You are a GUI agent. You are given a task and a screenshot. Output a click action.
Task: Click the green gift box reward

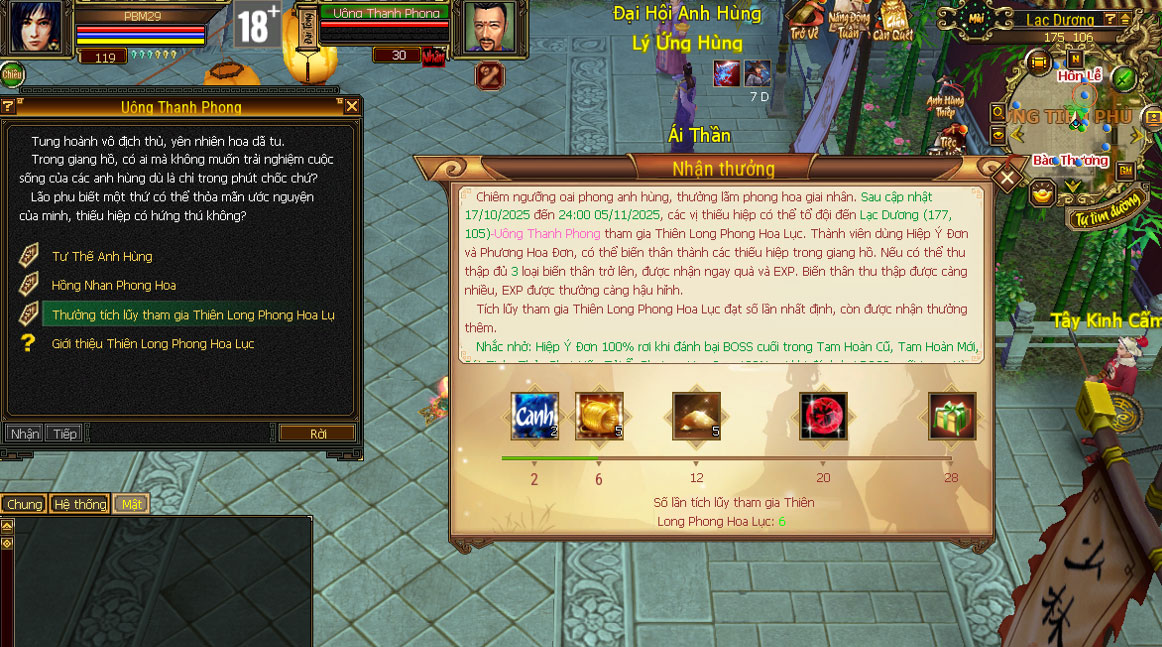point(951,416)
